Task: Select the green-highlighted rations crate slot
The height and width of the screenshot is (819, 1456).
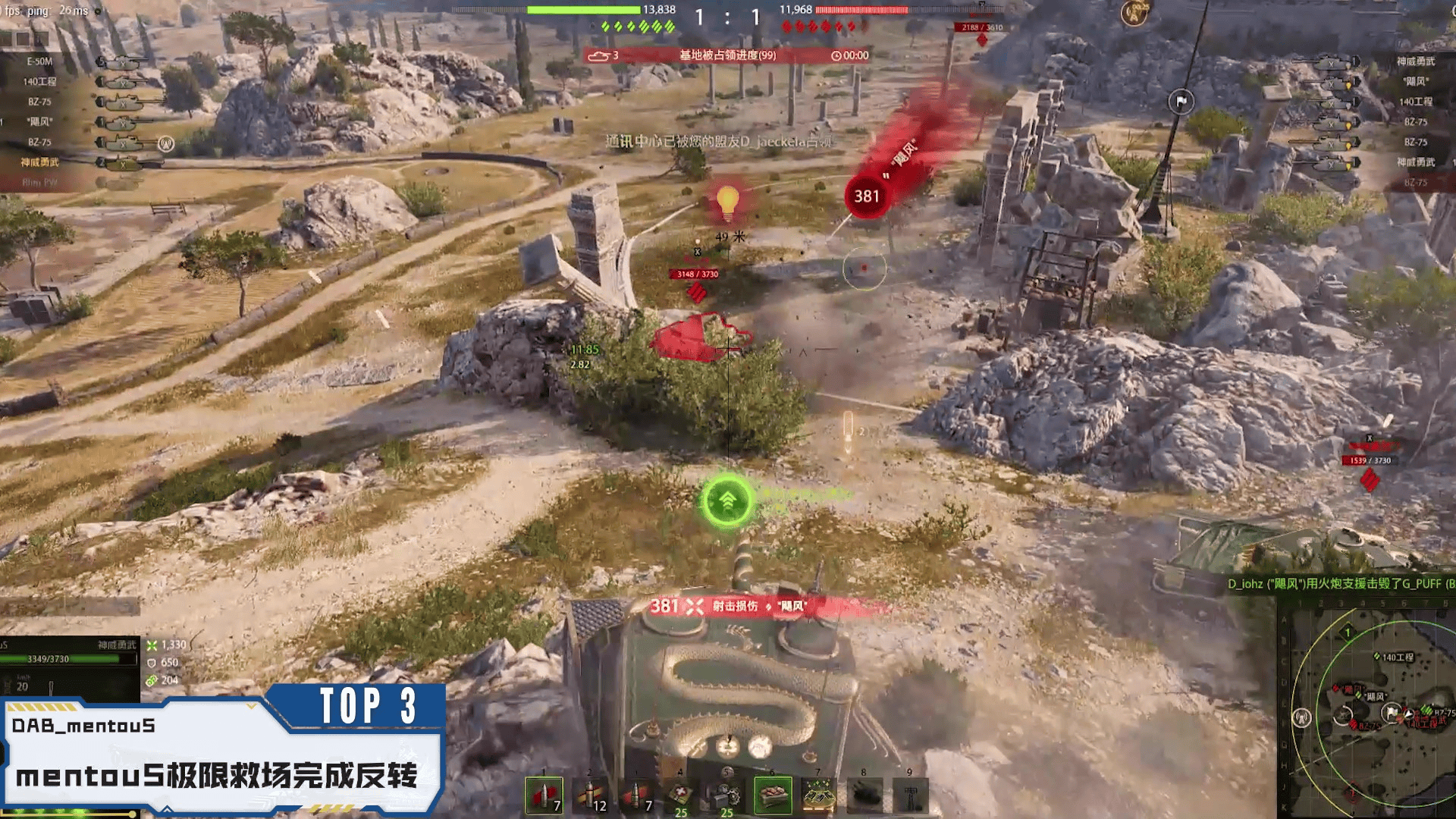Action: 772,795
